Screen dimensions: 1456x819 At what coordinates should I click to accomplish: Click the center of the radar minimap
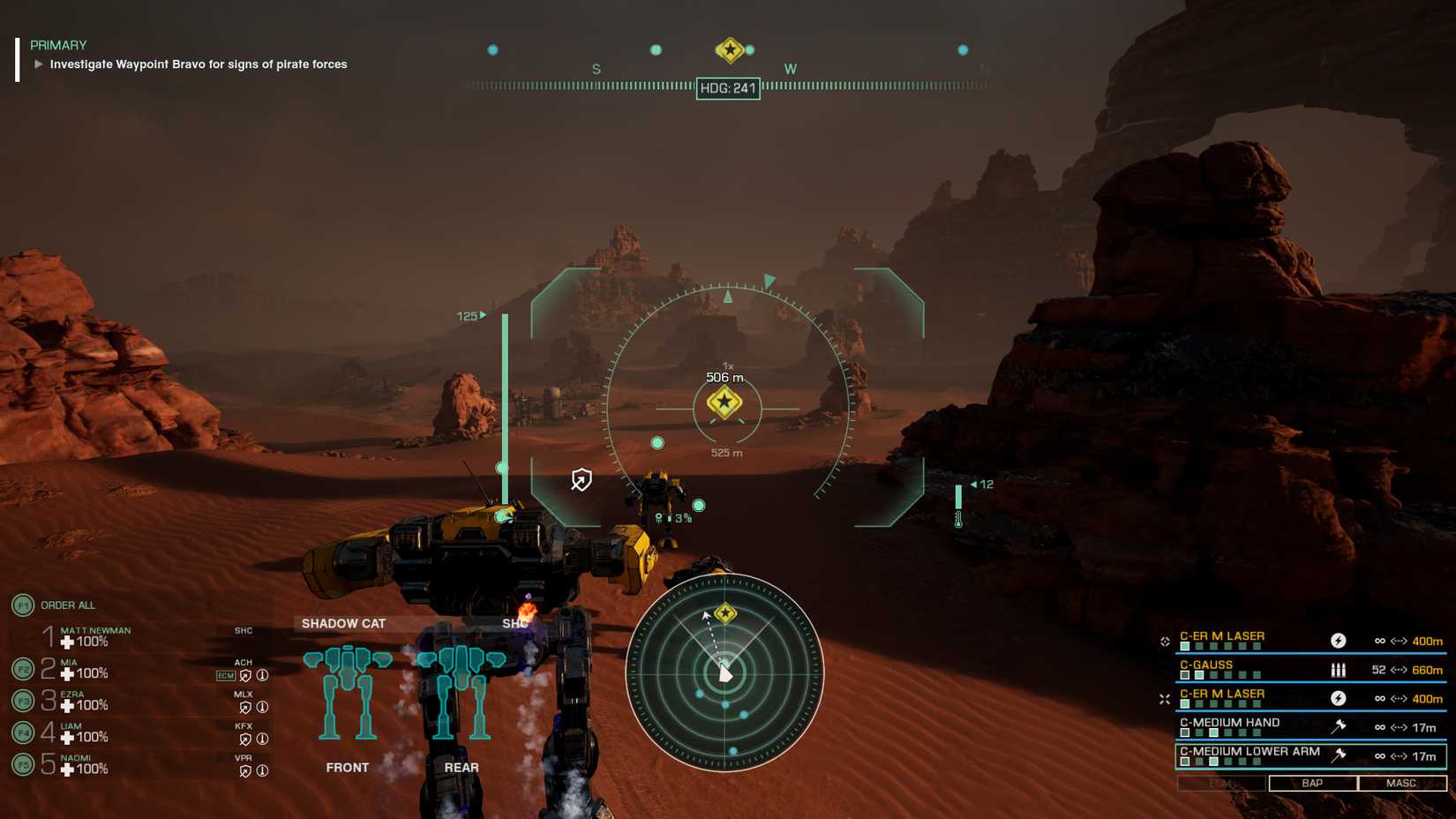(724, 673)
